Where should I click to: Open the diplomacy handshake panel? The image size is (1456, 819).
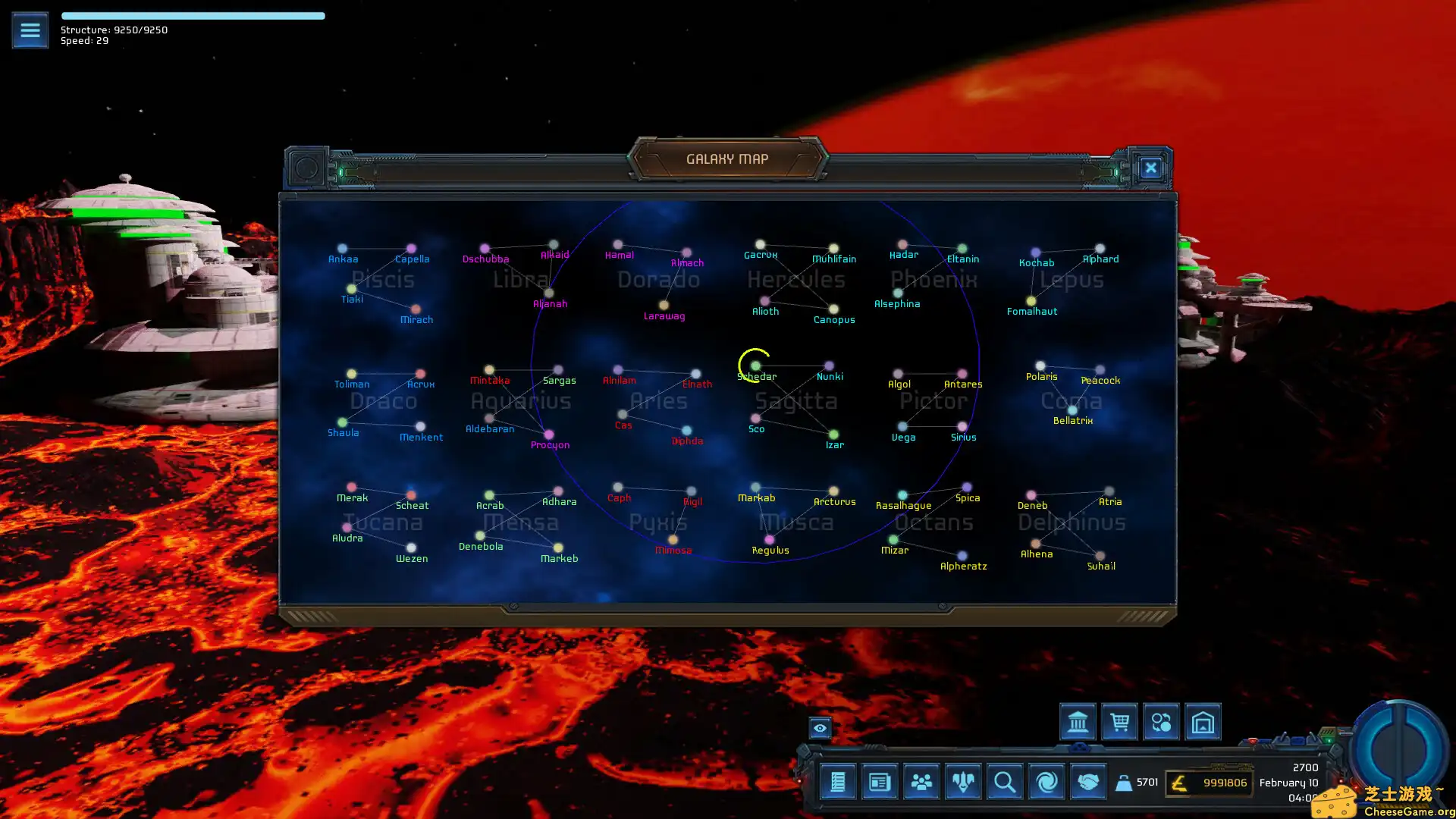click(x=1087, y=782)
